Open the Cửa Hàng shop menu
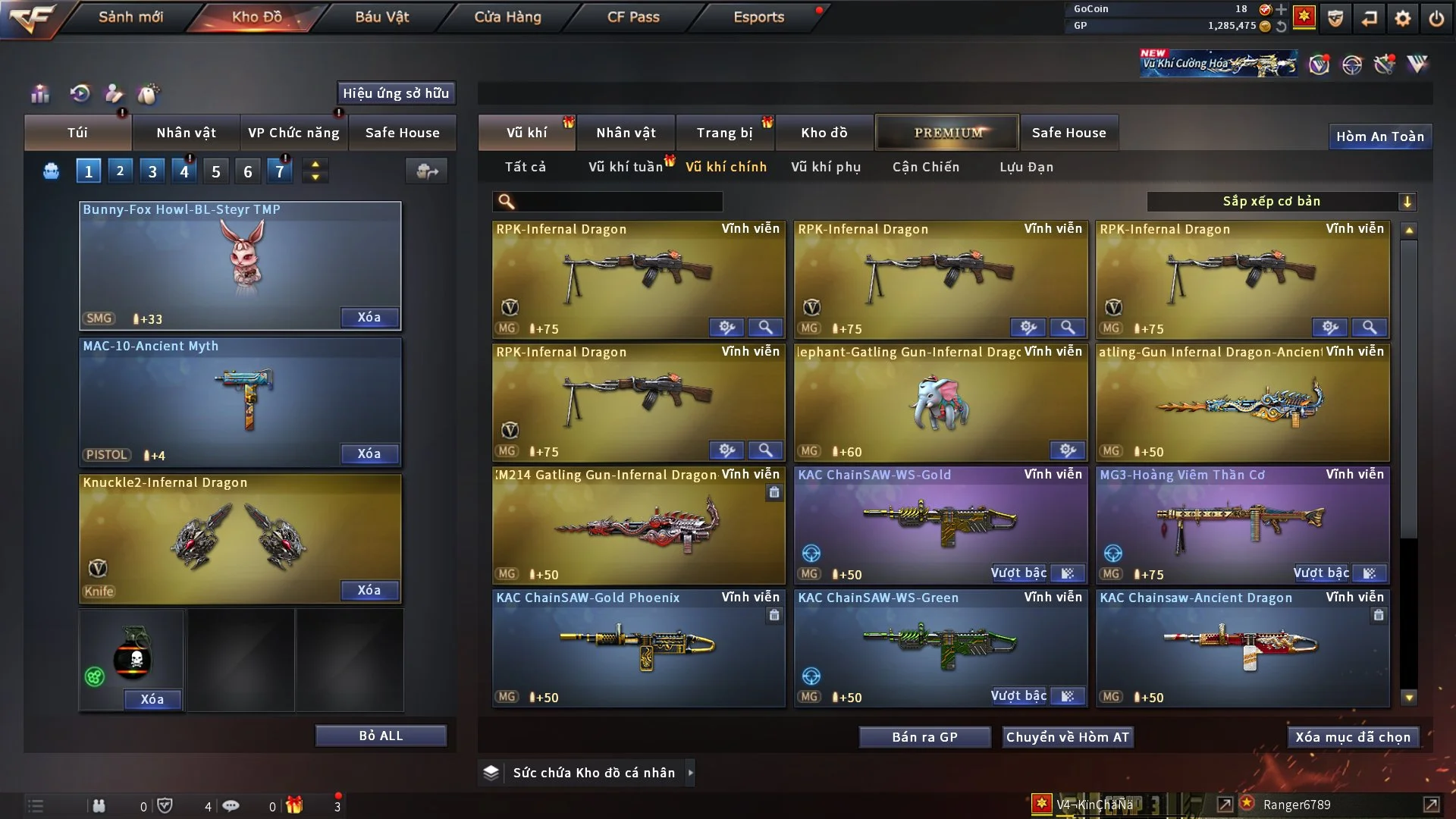This screenshot has width=1456, height=819. [507, 17]
